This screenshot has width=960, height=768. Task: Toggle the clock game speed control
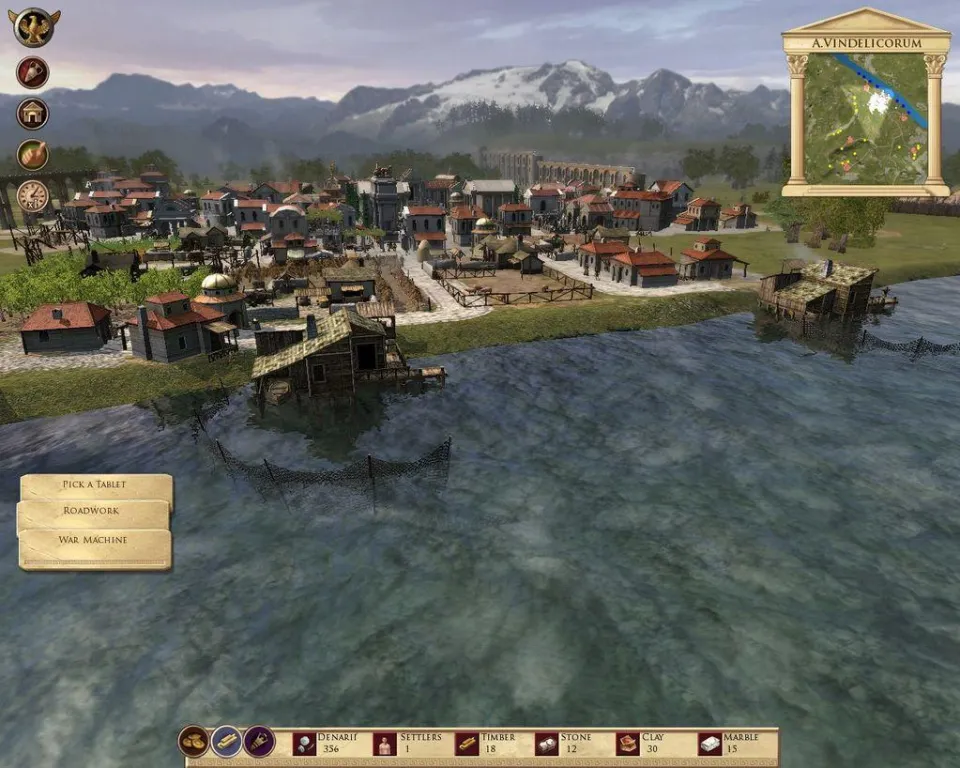coord(33,196)
